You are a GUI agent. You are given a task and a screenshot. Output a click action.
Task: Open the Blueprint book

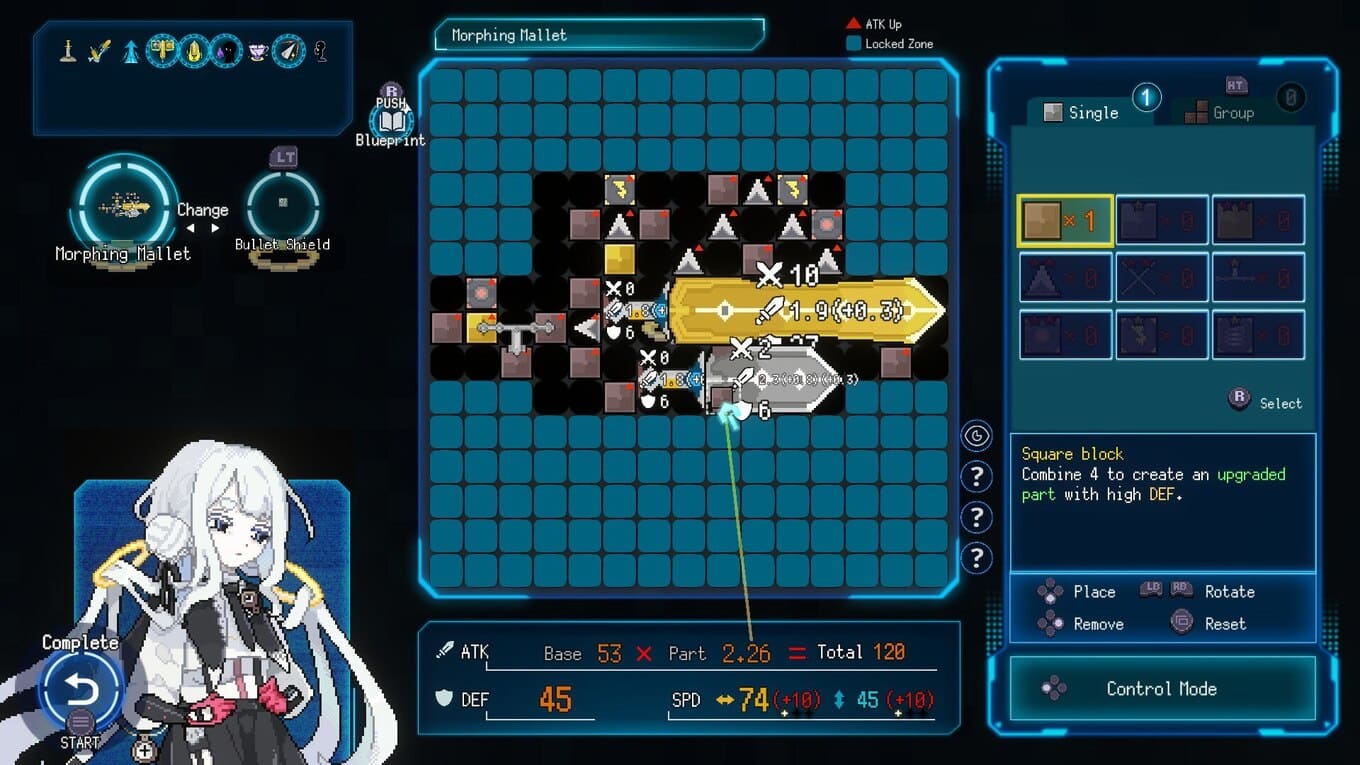(x=391, y=122)
